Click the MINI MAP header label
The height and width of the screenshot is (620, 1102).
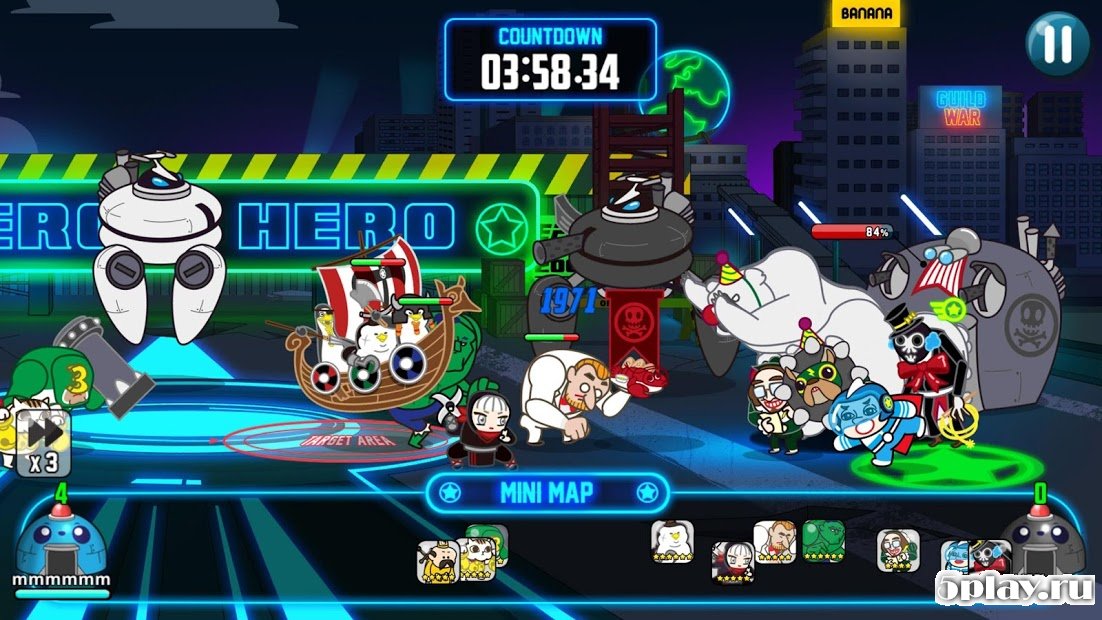546,492
